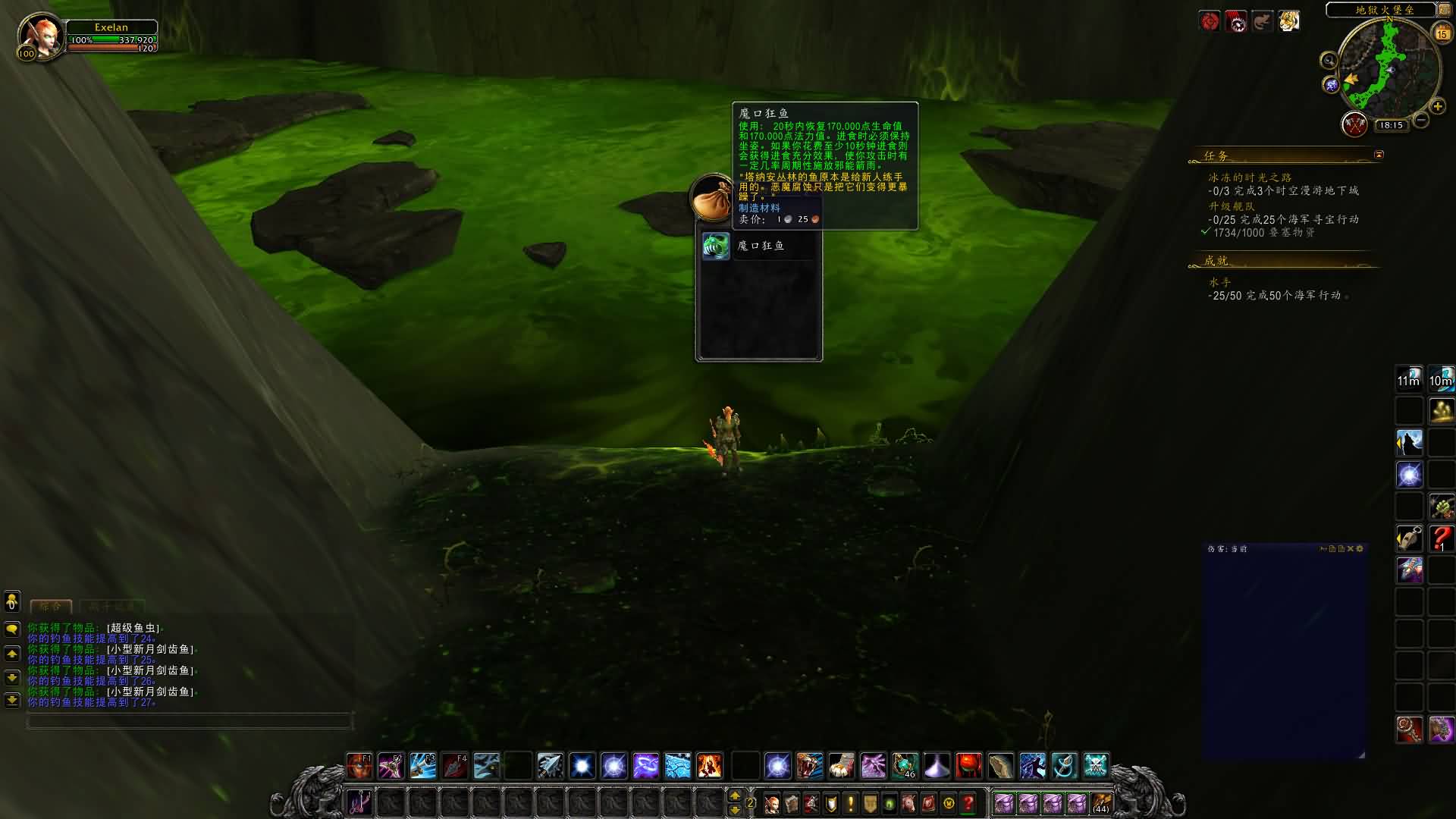Screen dimensions: 1456x819
Task: Use the flame-figure ability on the action bar
Action: [710, 766]
